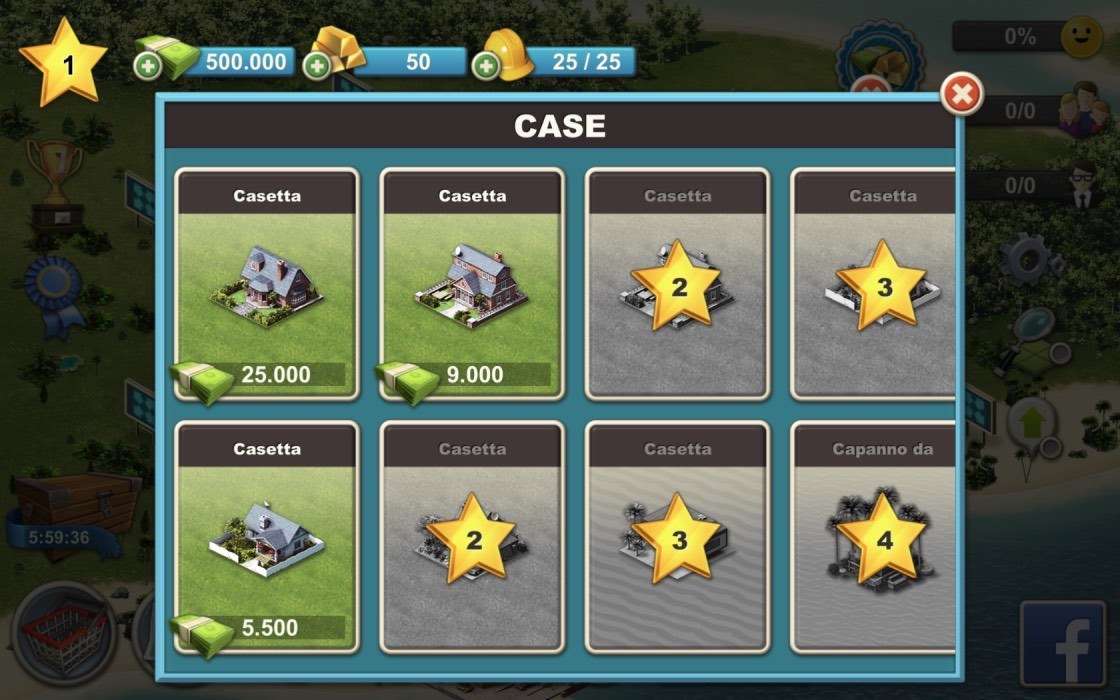Select the Casetta priced at 9.000

[x=472, y=284]
